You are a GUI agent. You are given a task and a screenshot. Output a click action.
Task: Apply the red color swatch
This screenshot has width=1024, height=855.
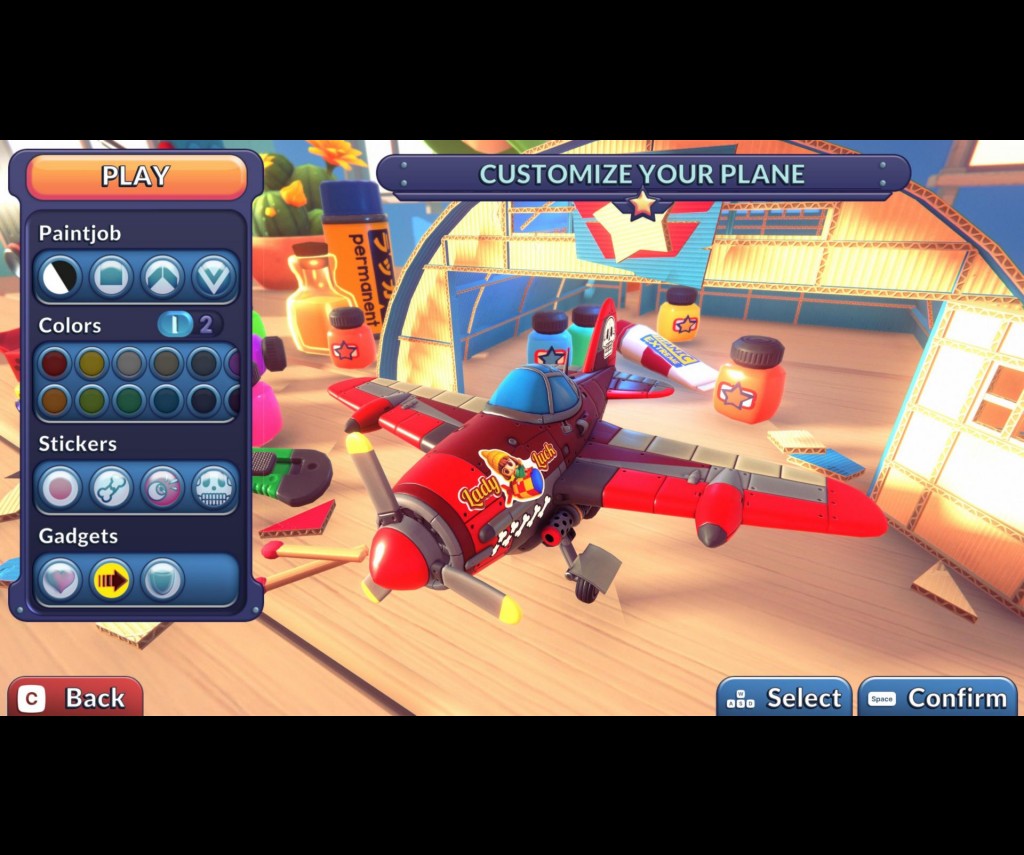click(54, 363)
